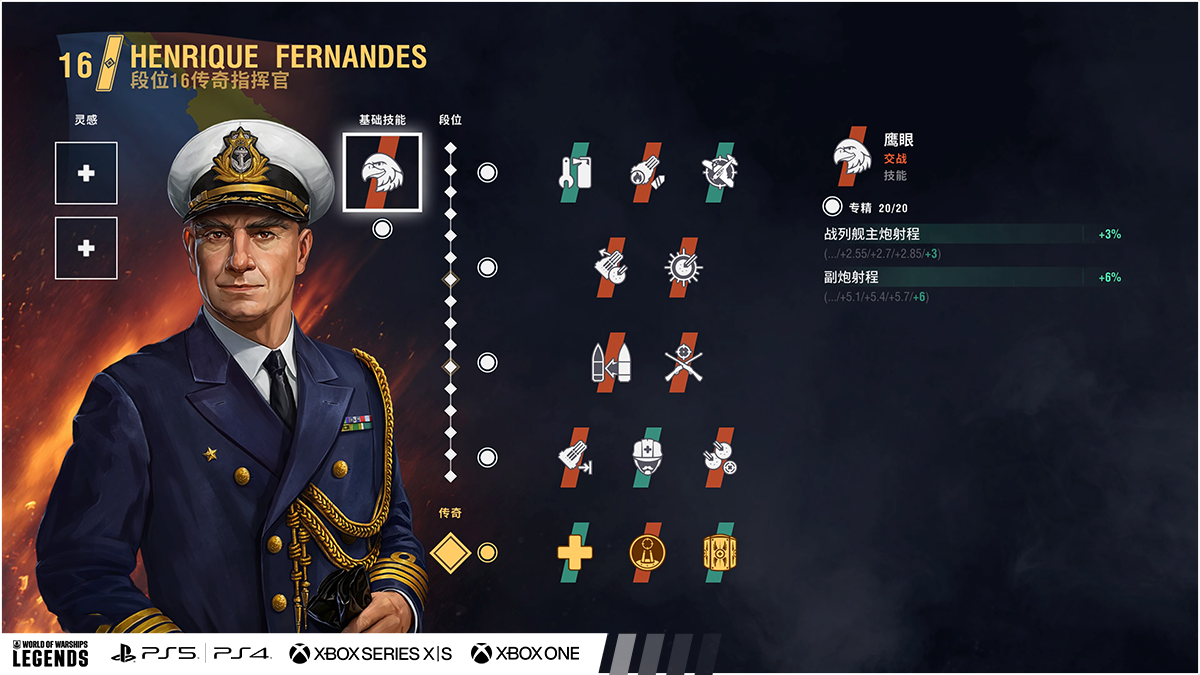Pick the shell swap ammunition skill

coord(610,362)
